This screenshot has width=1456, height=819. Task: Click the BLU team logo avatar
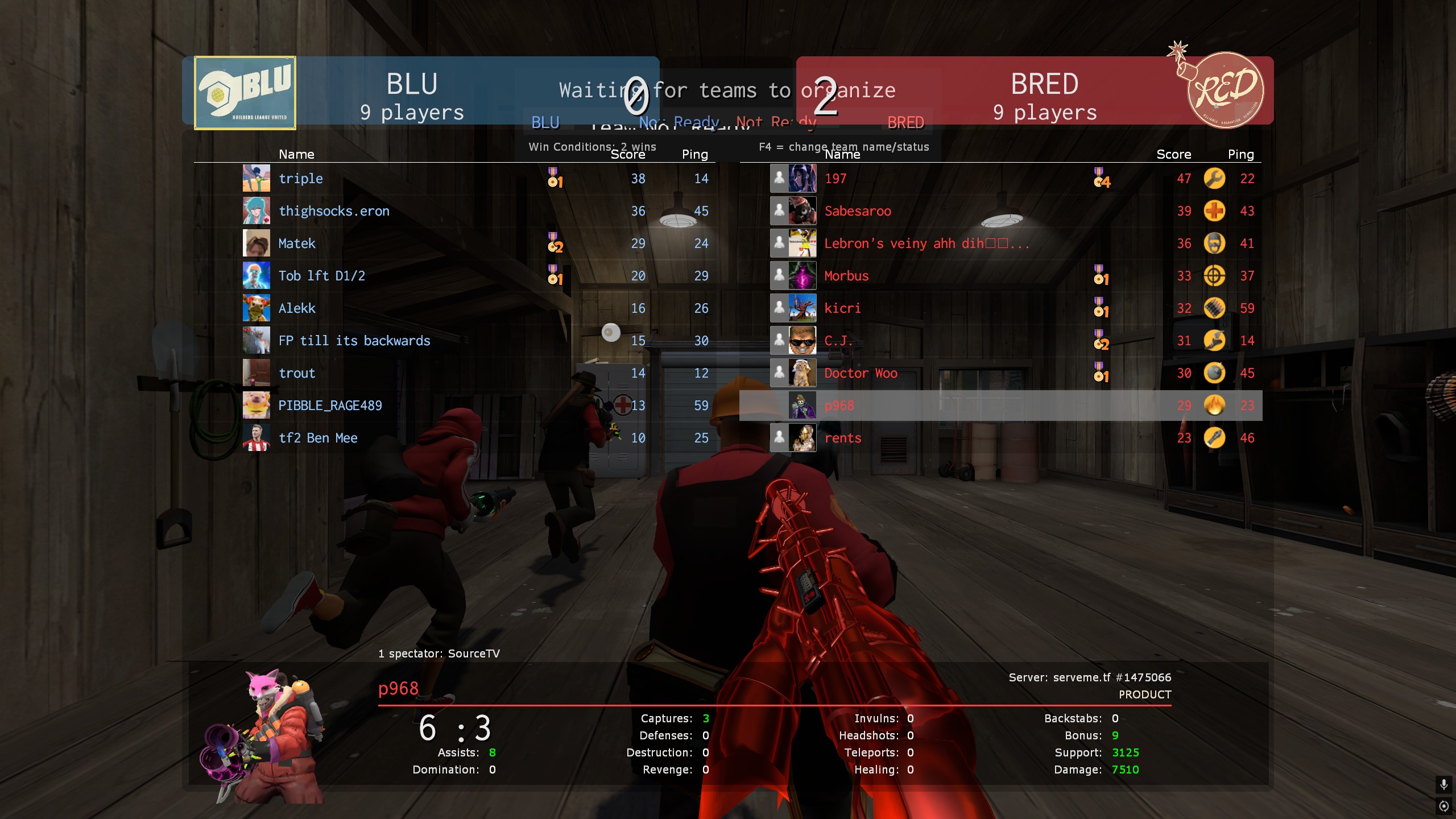coord(245,93)
